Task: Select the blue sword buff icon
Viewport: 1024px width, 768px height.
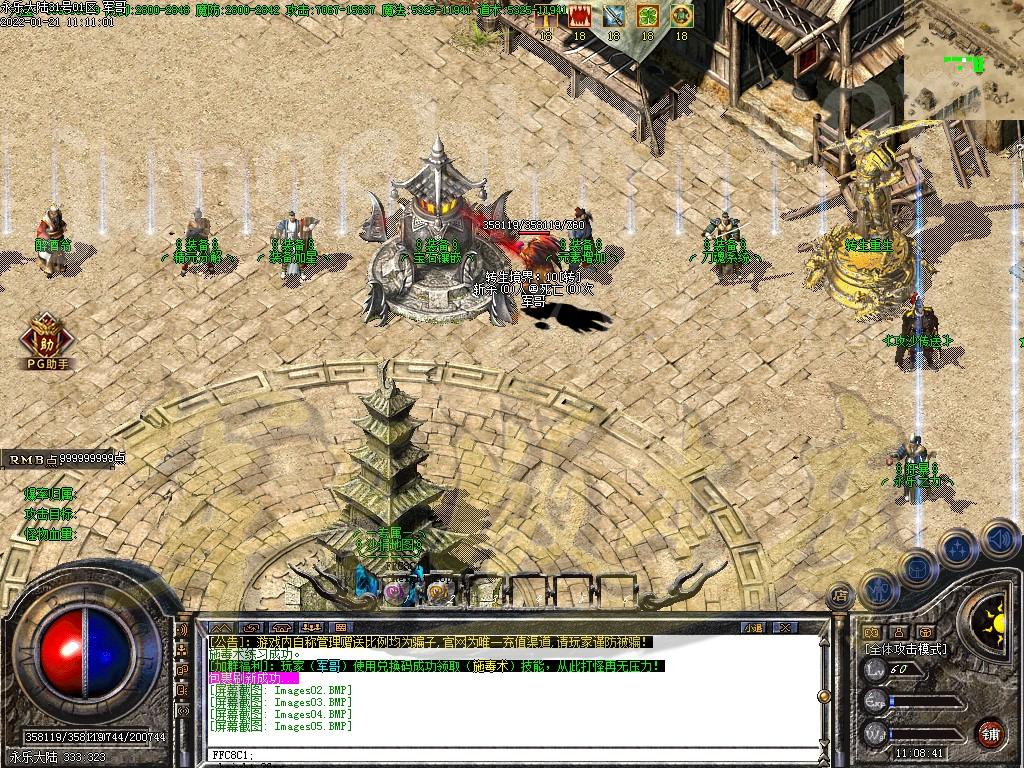Action: [x=613, y=16]
